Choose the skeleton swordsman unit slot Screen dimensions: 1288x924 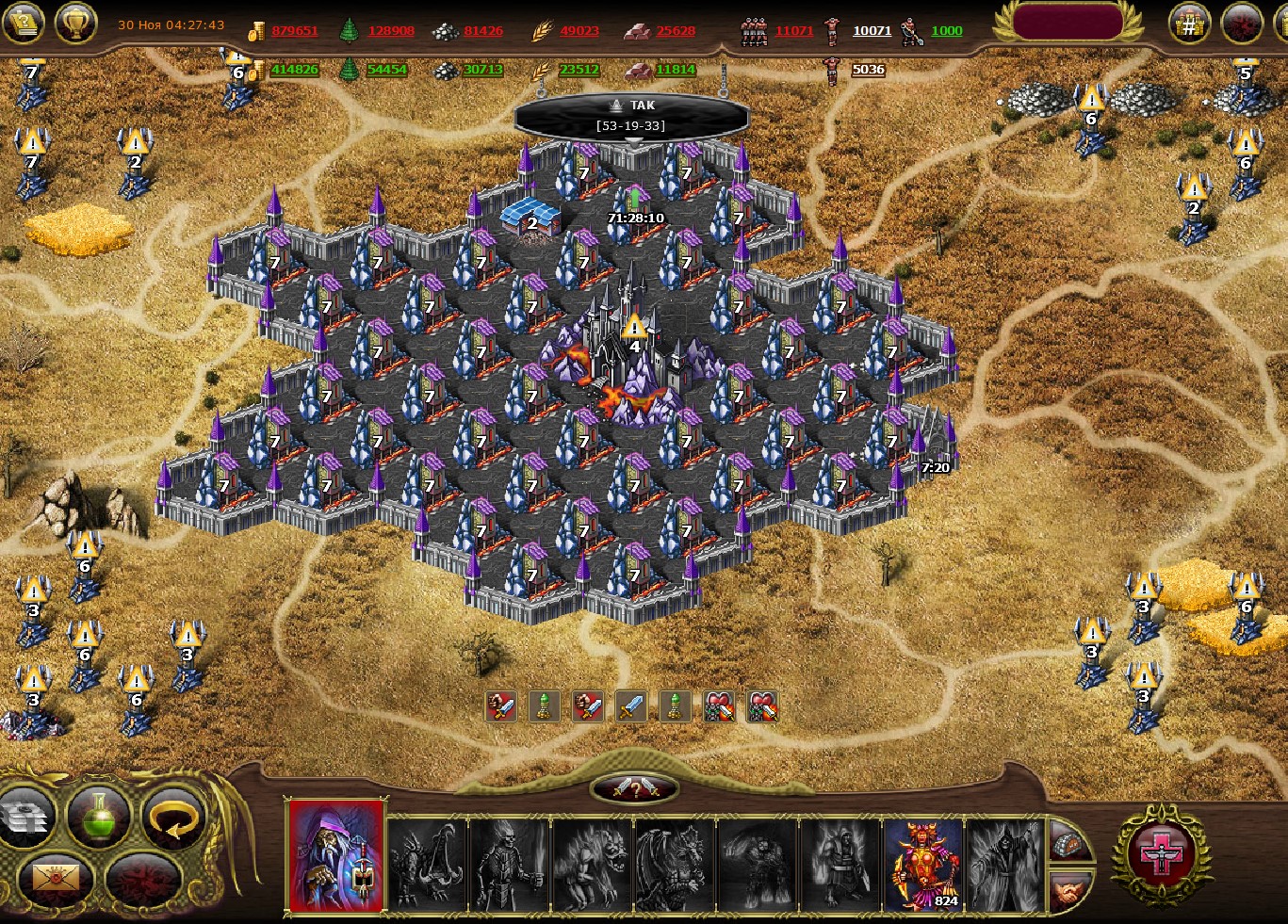510,864
